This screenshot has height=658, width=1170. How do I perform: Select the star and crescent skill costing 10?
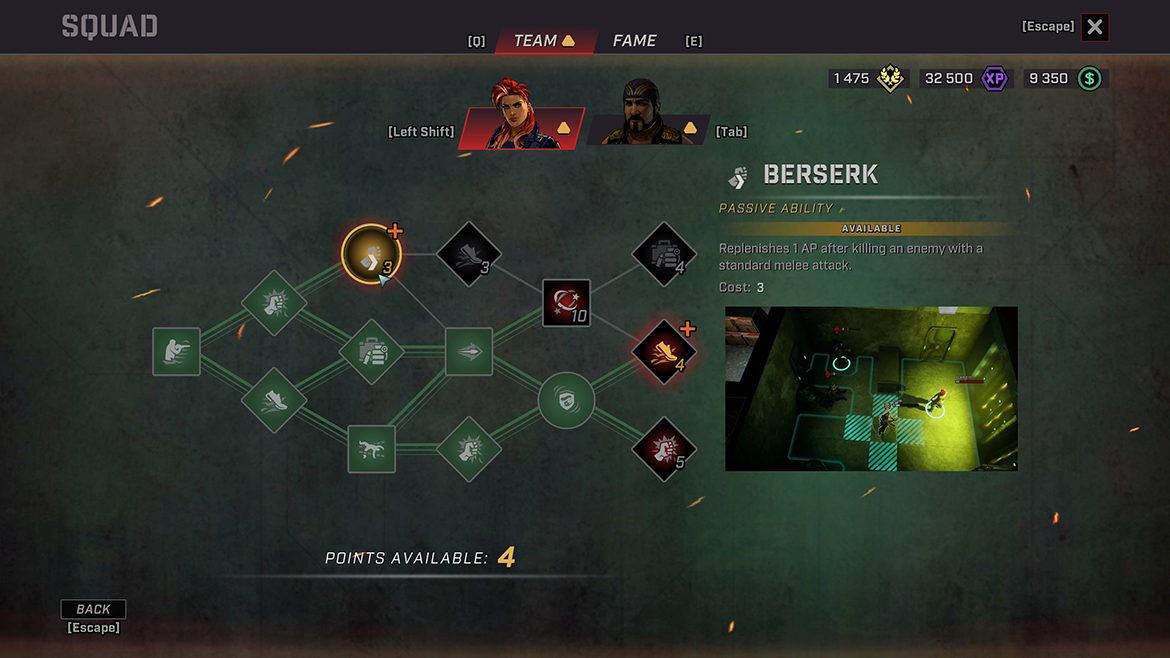click(x=566, y=303)
